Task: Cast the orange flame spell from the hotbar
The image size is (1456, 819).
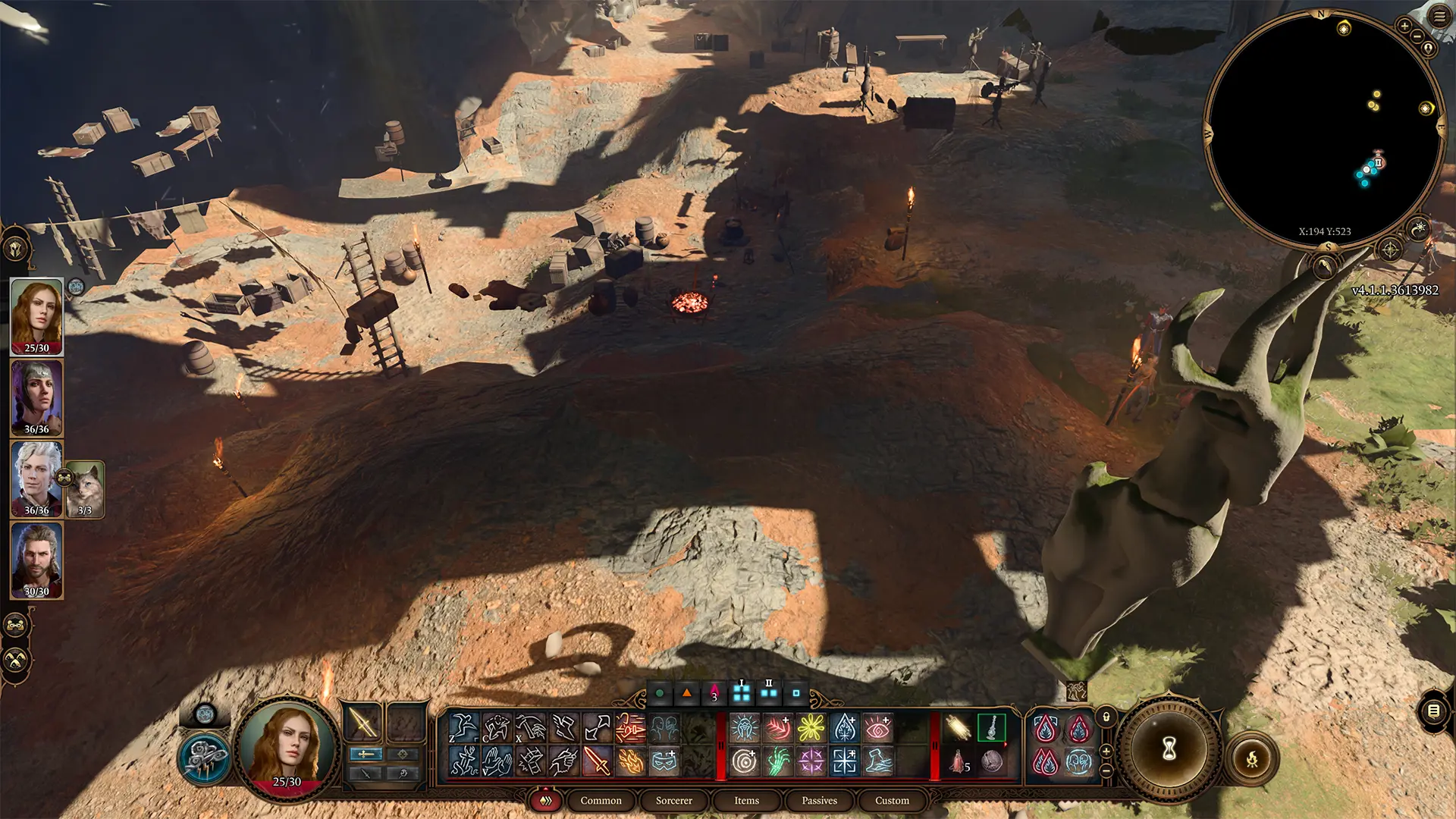Action: coord(630,762)
